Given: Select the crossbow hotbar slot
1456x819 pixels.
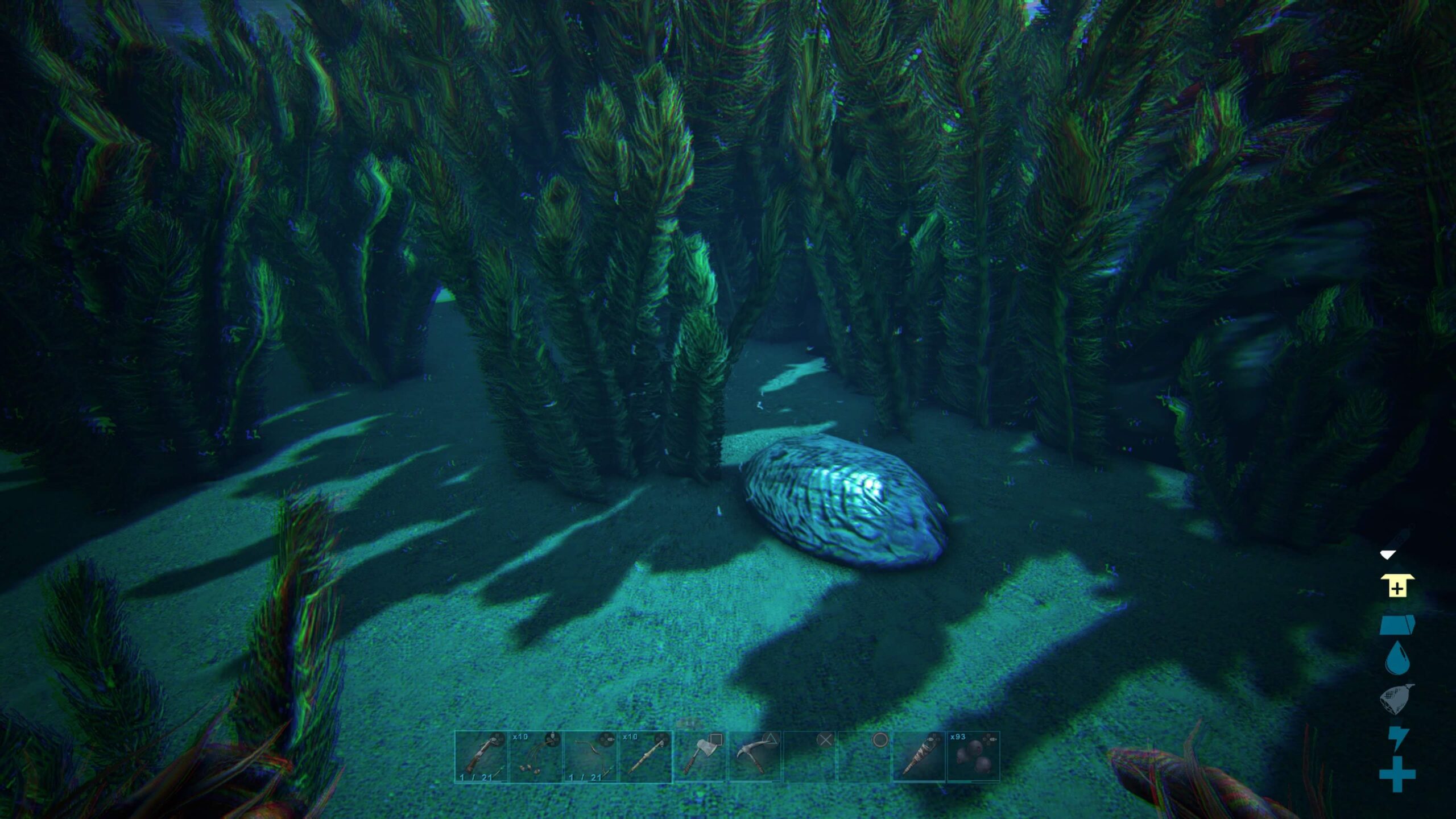Looking at the screenshot, I should 481,756.
